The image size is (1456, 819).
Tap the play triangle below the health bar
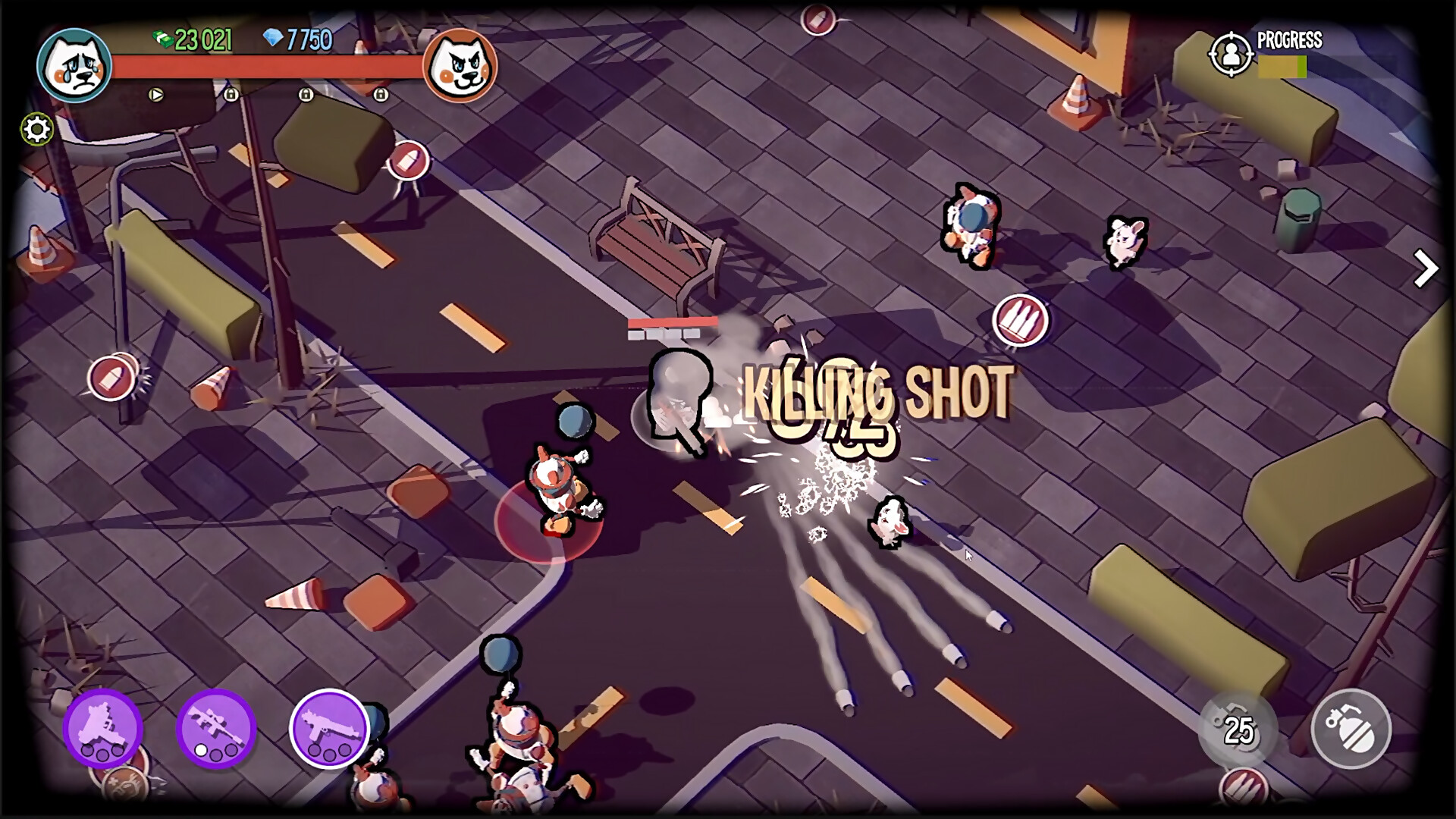click(156, 96)
